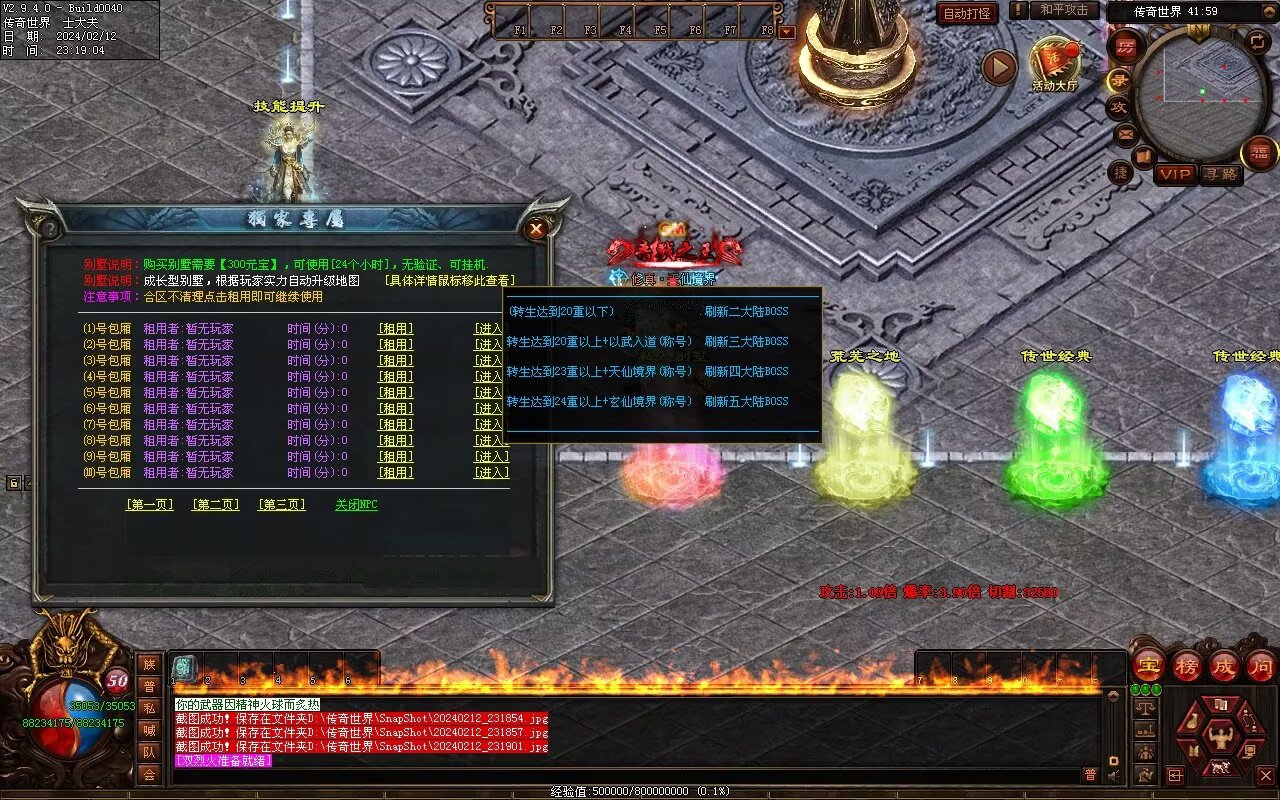Switch chat to the 私 private channel
Screen dimensions: 1280x800
pyautogui.click(x=149, y=708)
